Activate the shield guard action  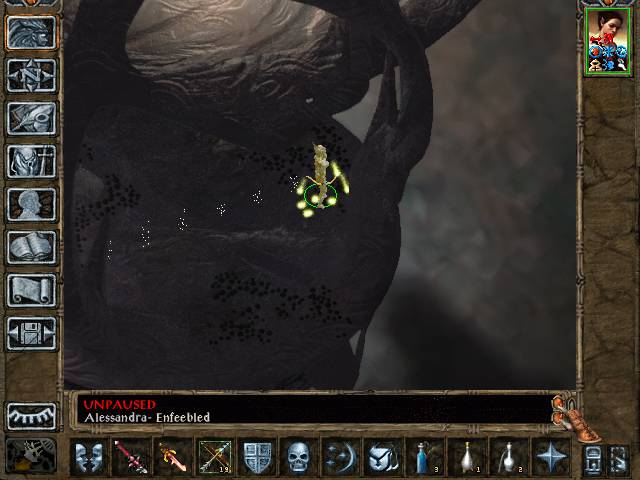click(x=258, y=457)
